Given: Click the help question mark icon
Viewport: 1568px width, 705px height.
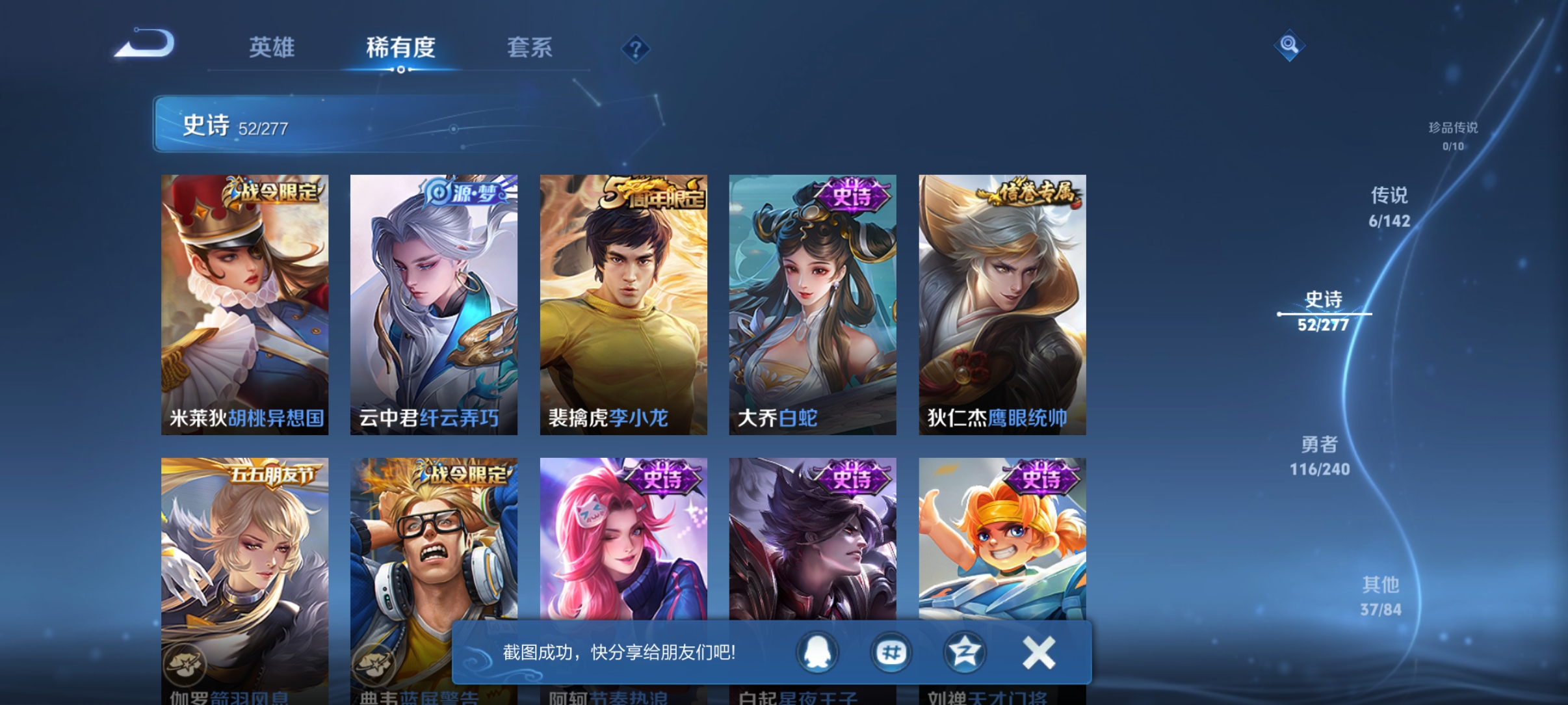Looking at the screenshot, I should click(x=635, y=49).
